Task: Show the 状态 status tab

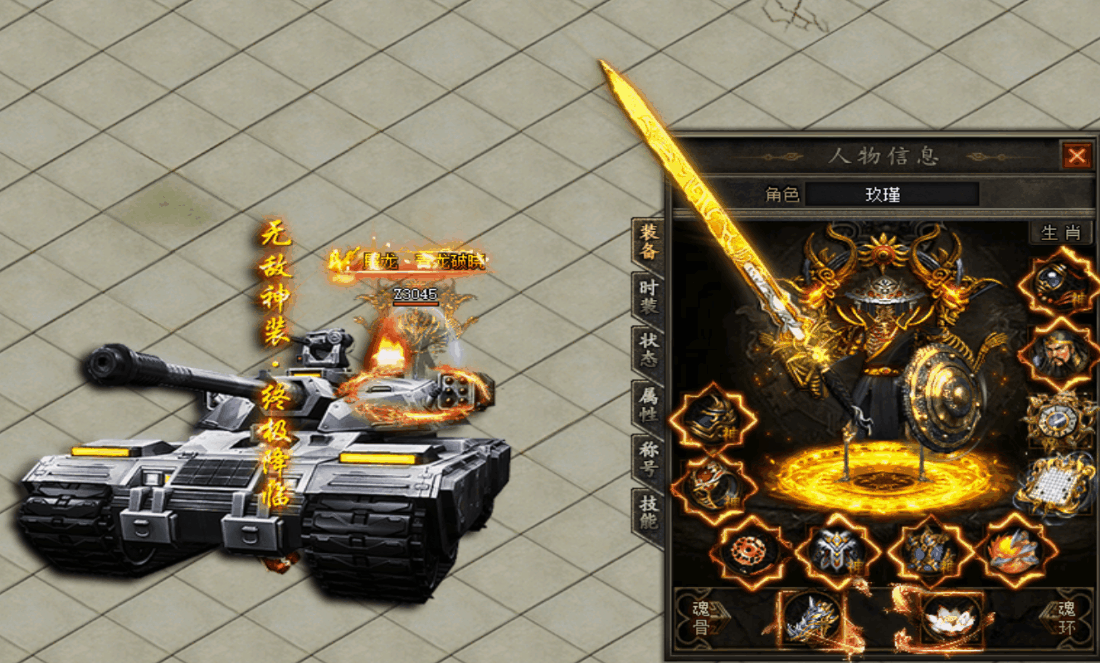Action: coord(649,351)
